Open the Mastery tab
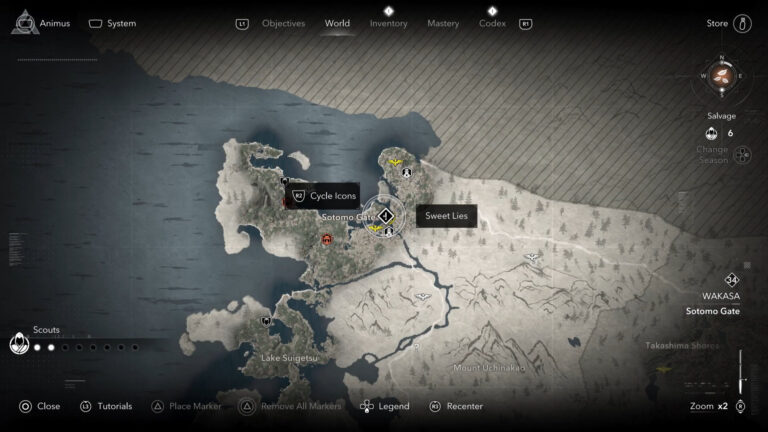This screenshot has height=432, width=768. point(443,23)
